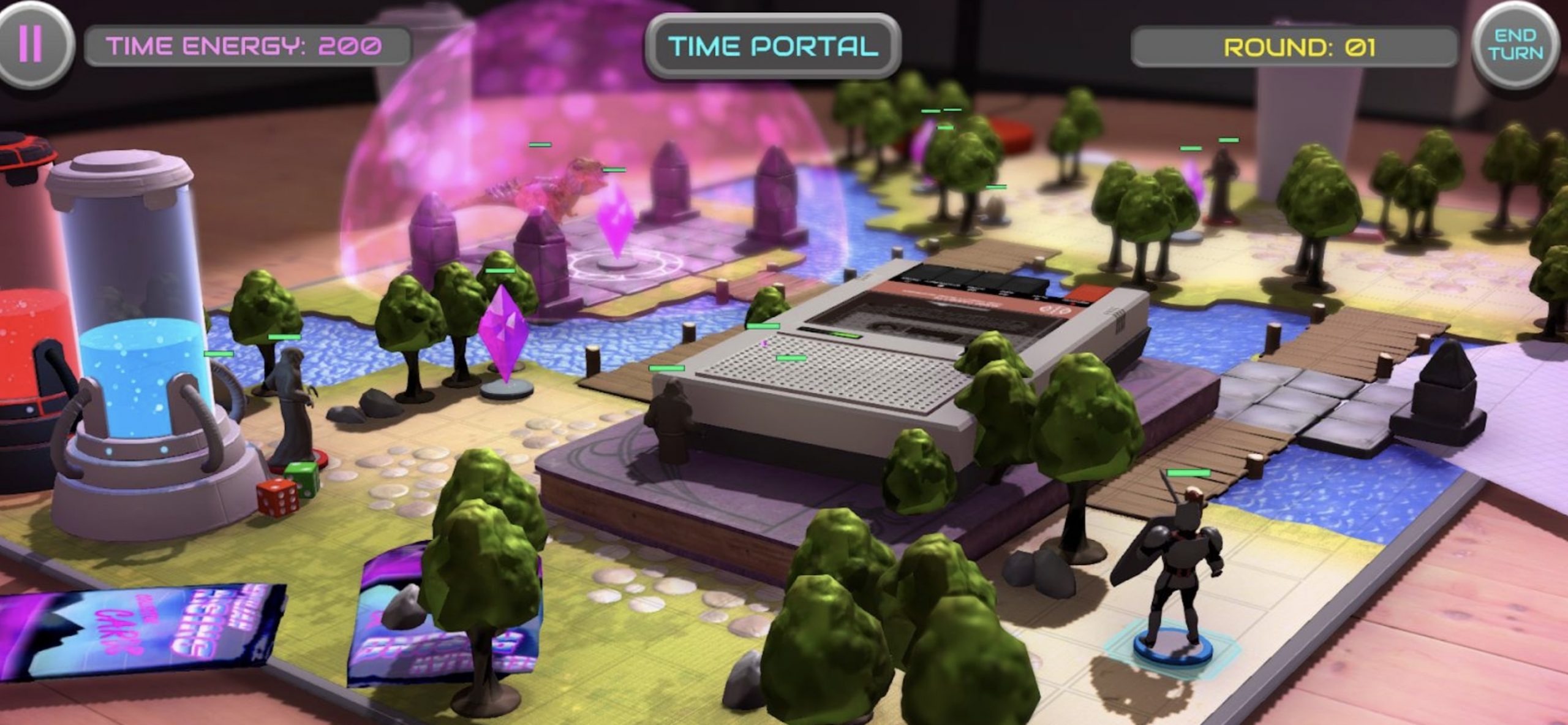
Task: Pause the game with the pause button
Action: [31, 43]
